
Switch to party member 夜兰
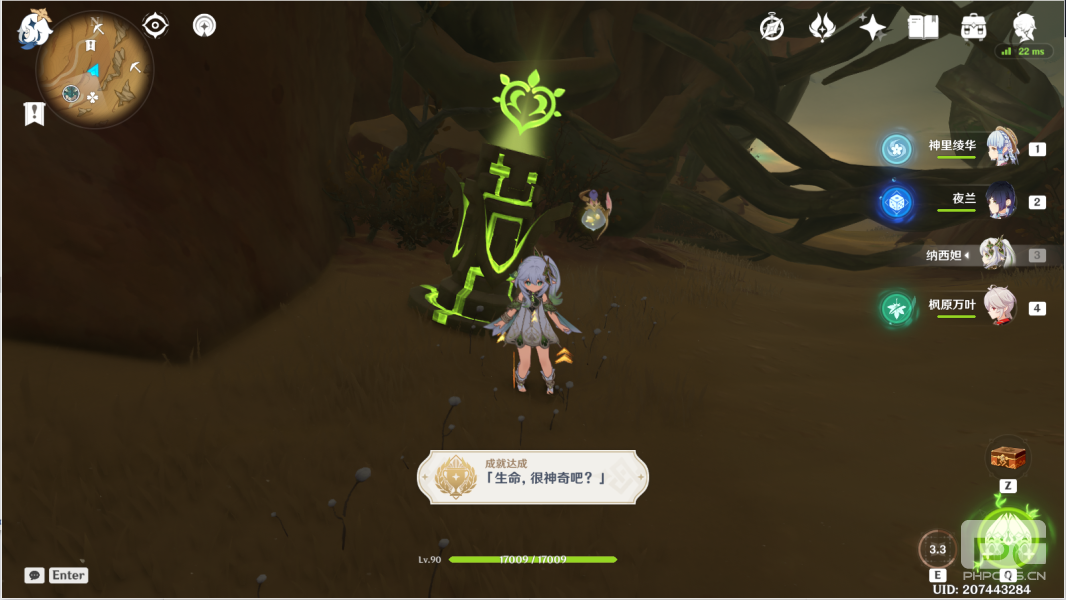pyautogui.click(x=1001, y=201)
